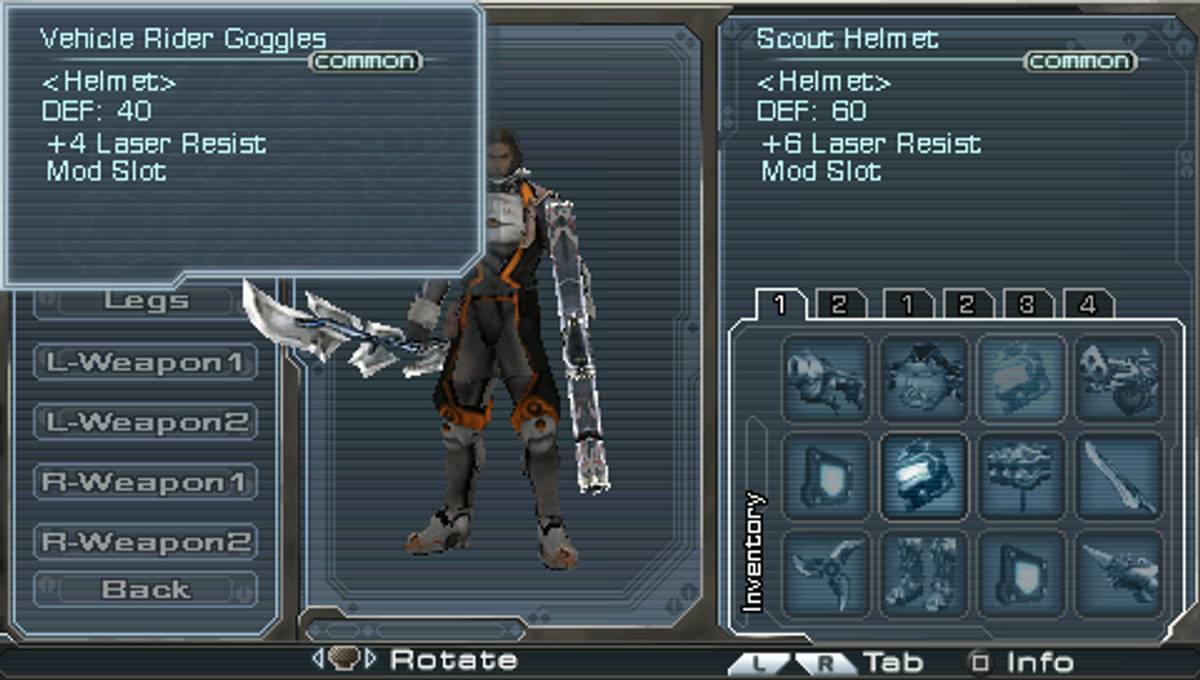Image resolution: width=1200 pixels, height=680 pixels.
Task: Switch to inventory tab 4
Action: (1088, 304)
